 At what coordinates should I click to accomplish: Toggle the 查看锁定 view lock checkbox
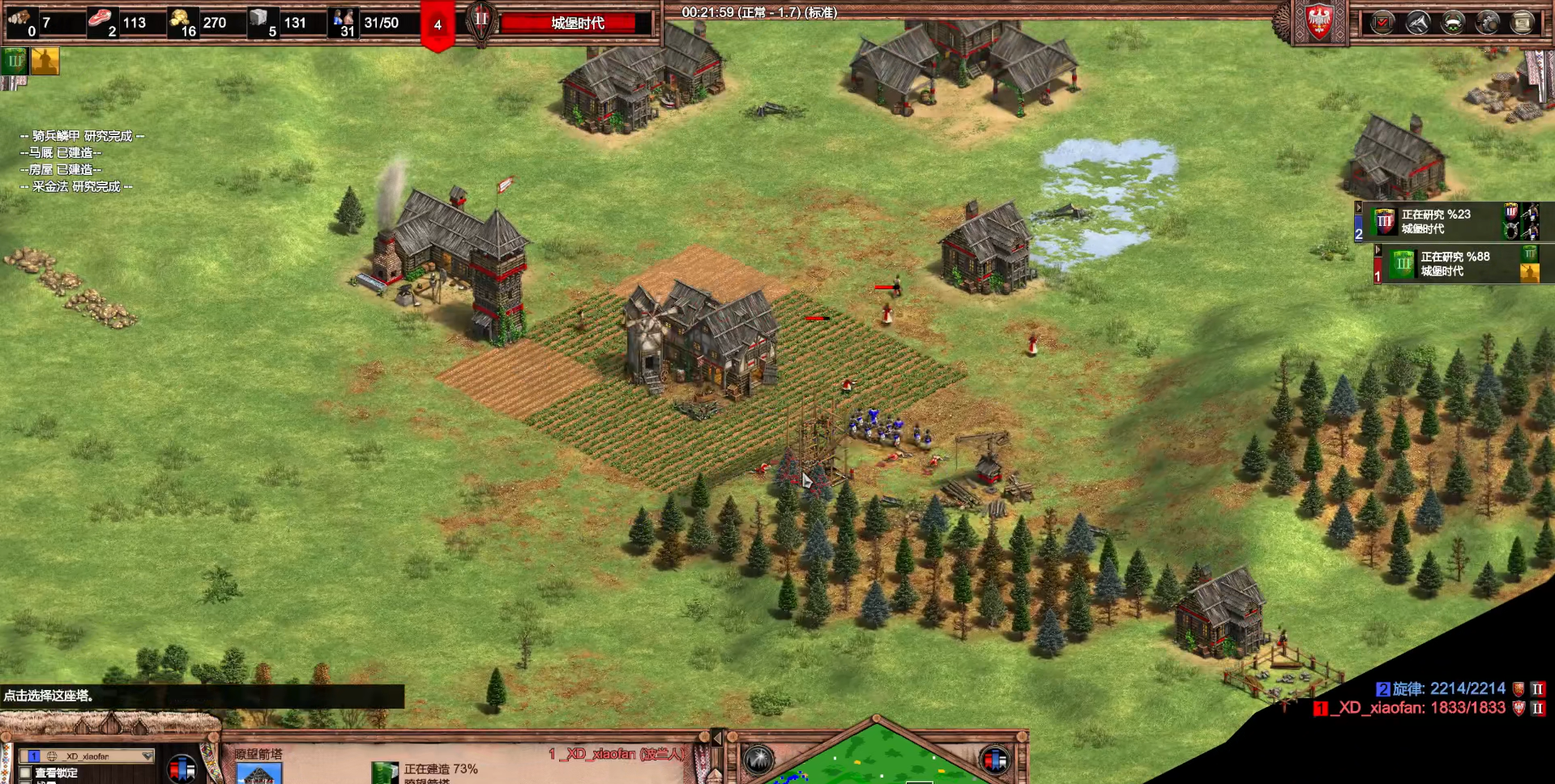(x=26, y=773)
